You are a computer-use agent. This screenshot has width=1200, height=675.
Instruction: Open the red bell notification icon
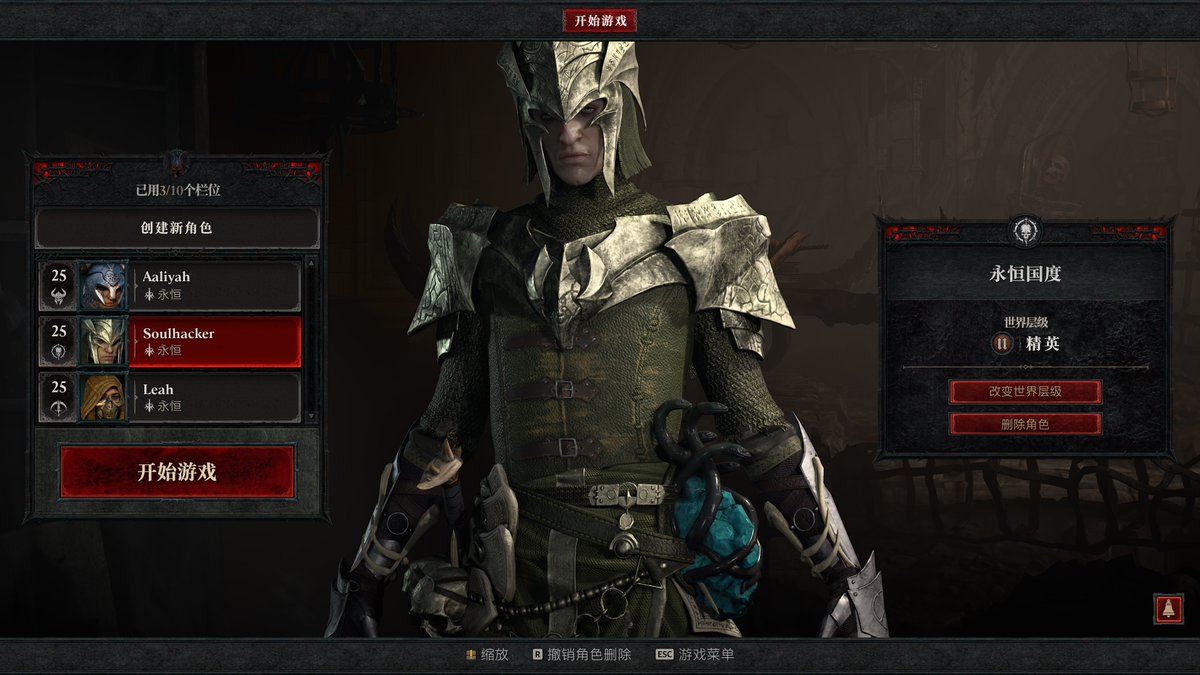[1168, 609]
